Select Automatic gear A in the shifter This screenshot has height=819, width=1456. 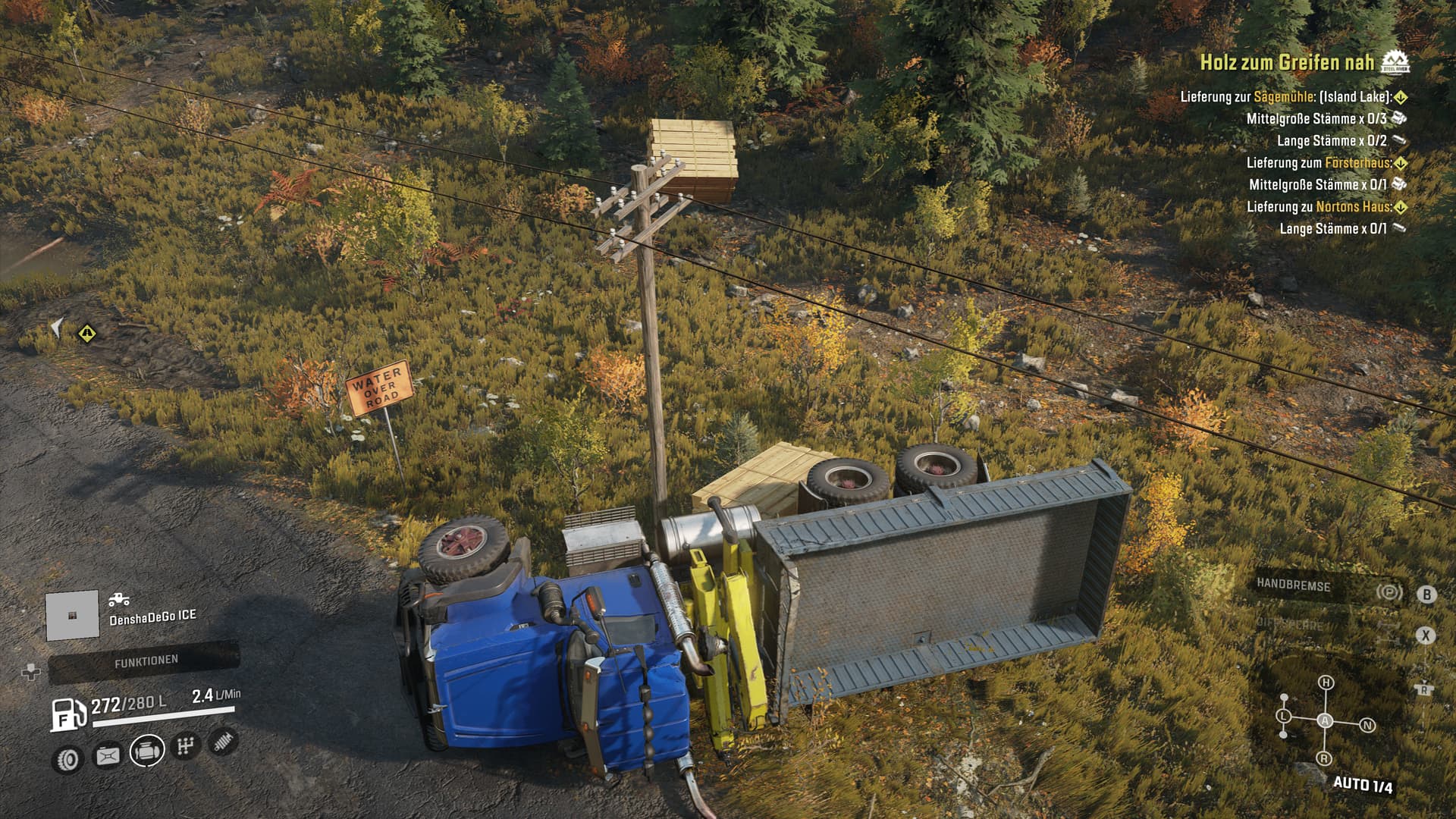[1325, 720]
